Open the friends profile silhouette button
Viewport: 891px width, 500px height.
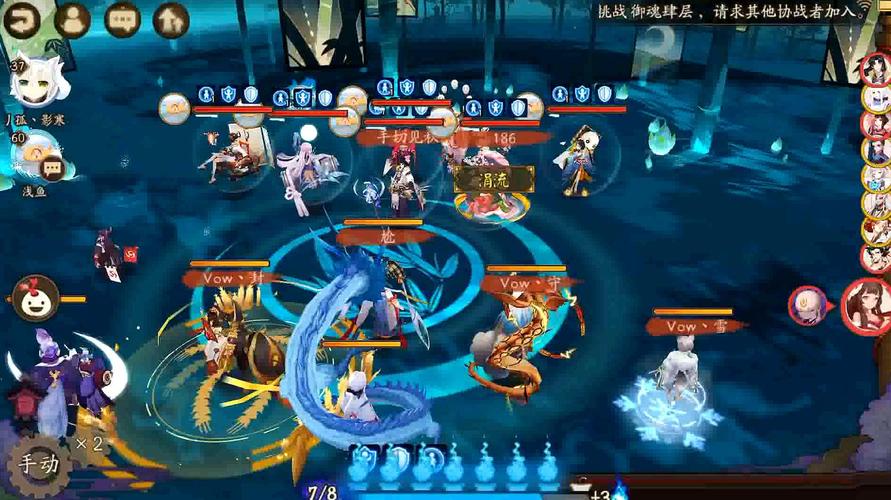(72, 18)
